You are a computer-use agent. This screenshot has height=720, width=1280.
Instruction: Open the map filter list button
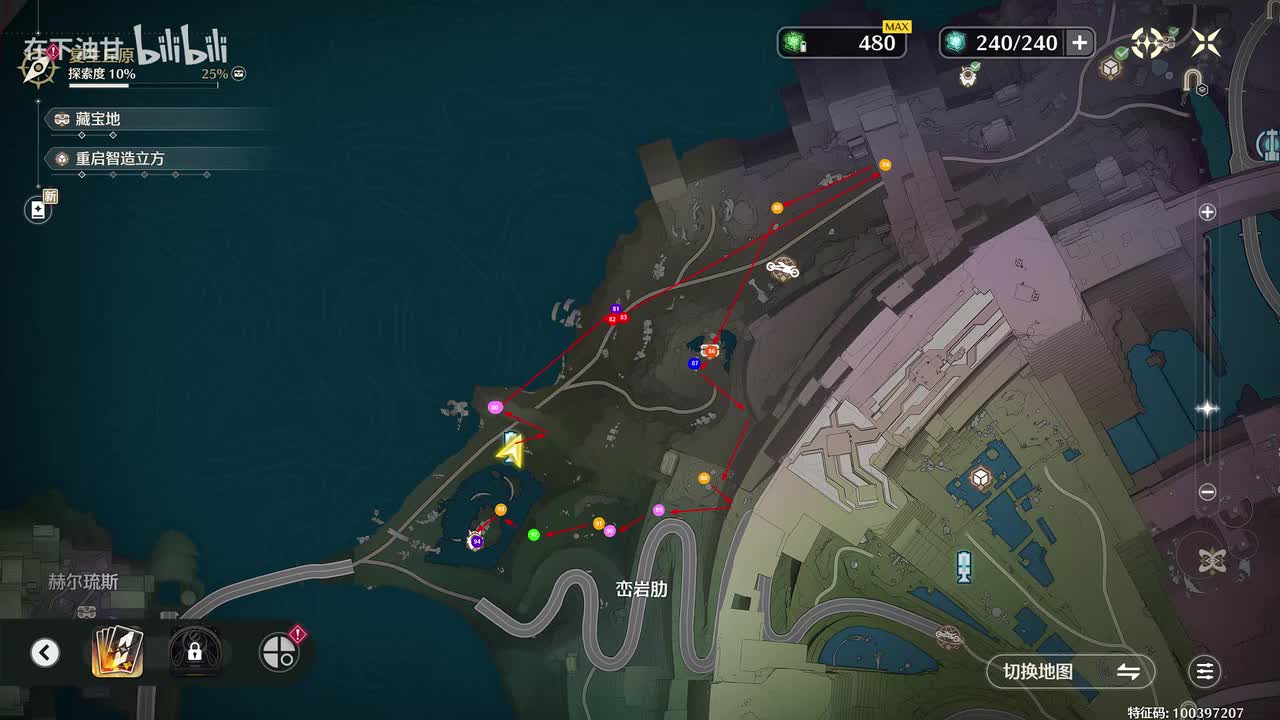(1205, 672)
